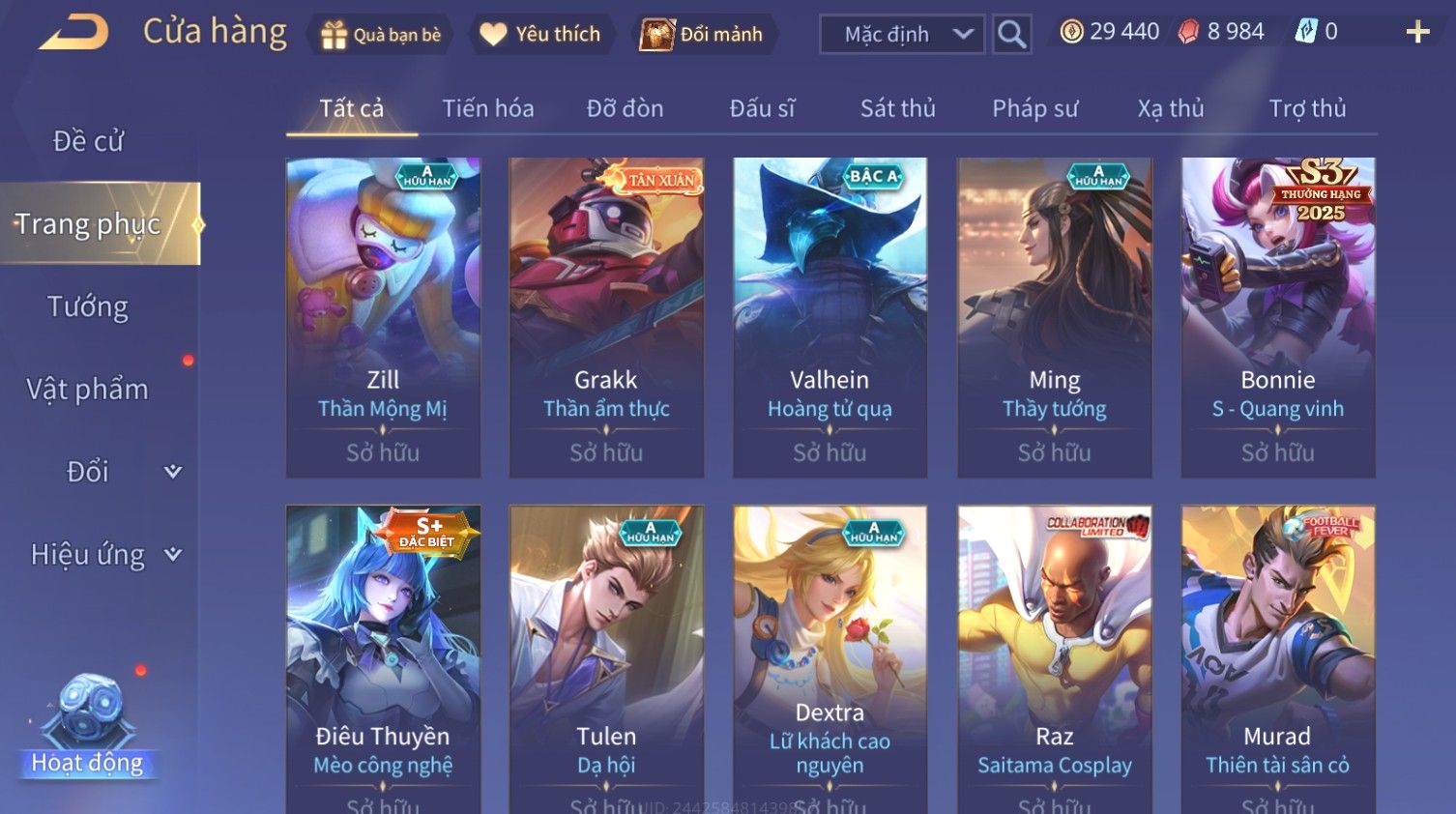Switch to the Tiến hóa tab
This screenshot has width=1456, height=814.
[x=487, y=108]
